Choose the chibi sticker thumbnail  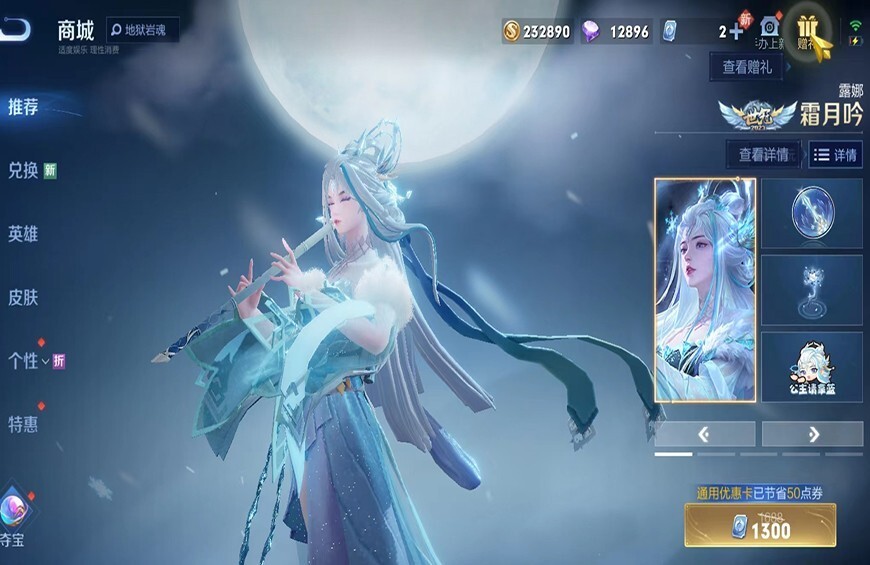[x=811, y=367]
